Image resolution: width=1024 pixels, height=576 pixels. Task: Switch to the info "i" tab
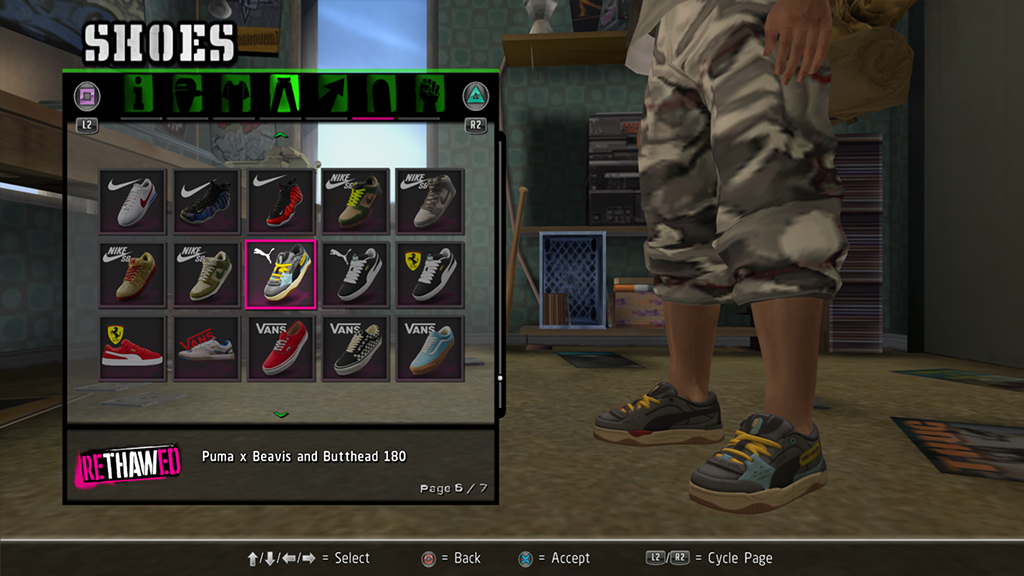tap(141, 95)
